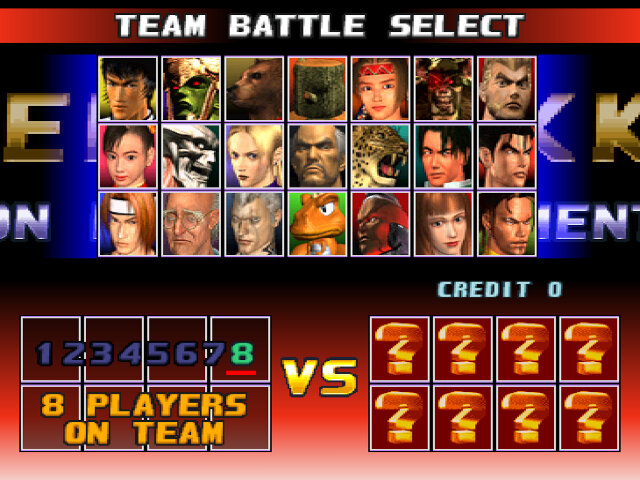Choose Julia with the red headband
Image resolution: width=640 pixels, height=480 pixels.
[380, 88]
